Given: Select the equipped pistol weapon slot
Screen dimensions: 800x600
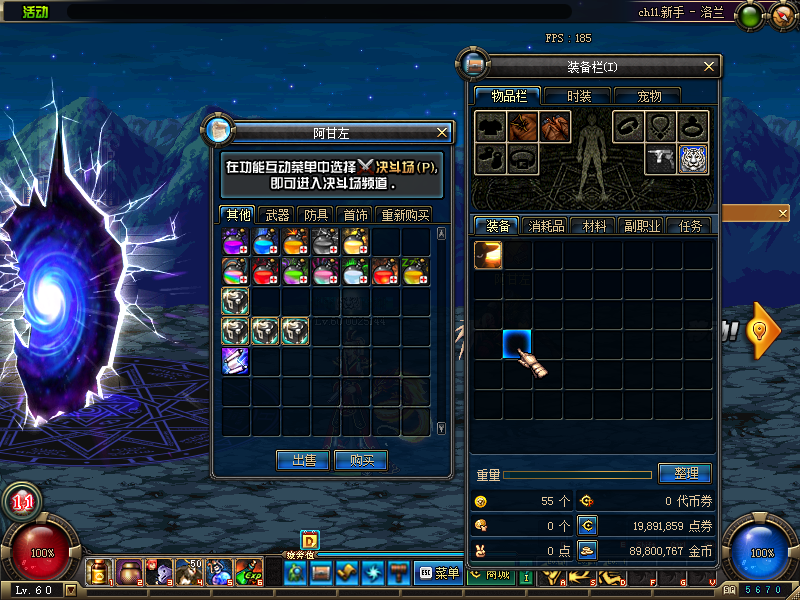Looking at the screenshot, I should 660,159.
